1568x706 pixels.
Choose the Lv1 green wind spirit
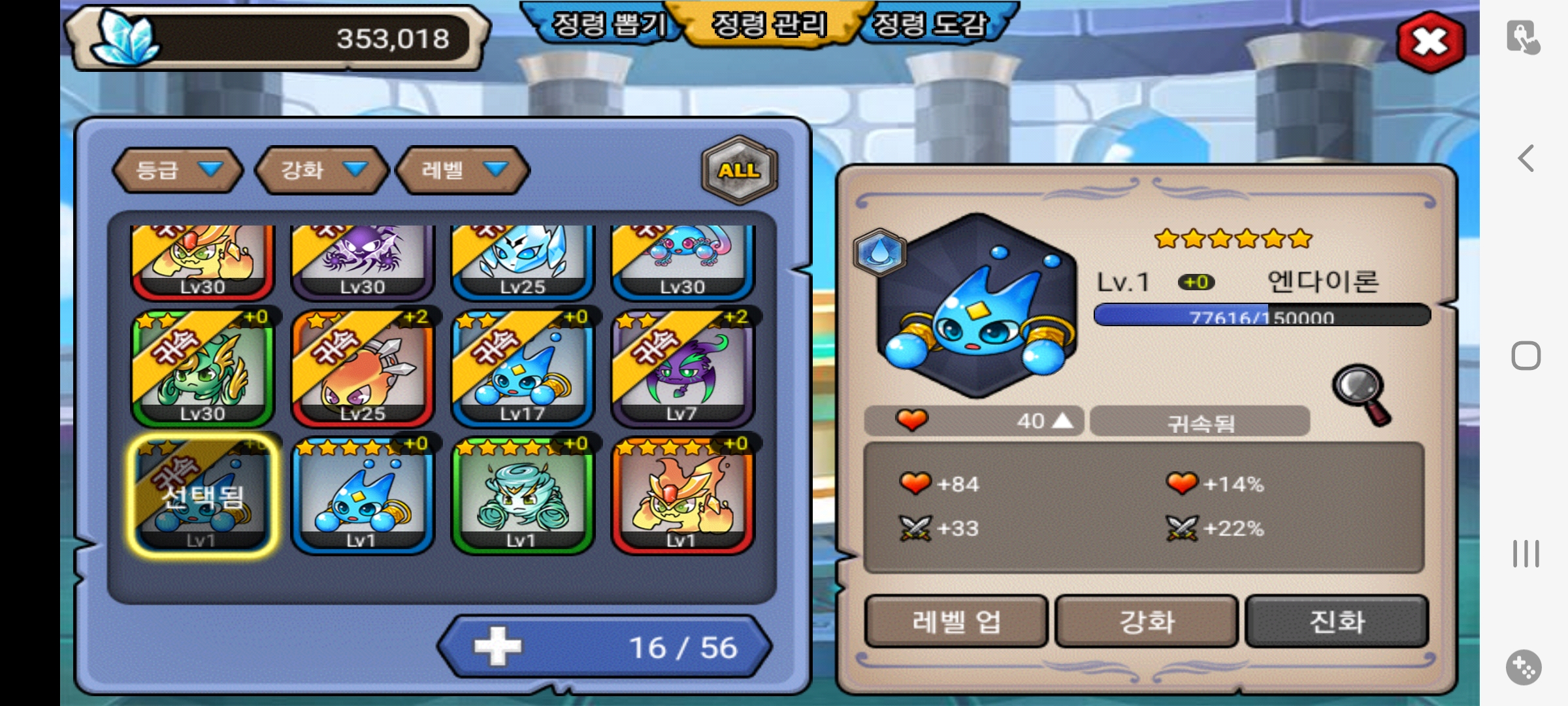[523, 497]
